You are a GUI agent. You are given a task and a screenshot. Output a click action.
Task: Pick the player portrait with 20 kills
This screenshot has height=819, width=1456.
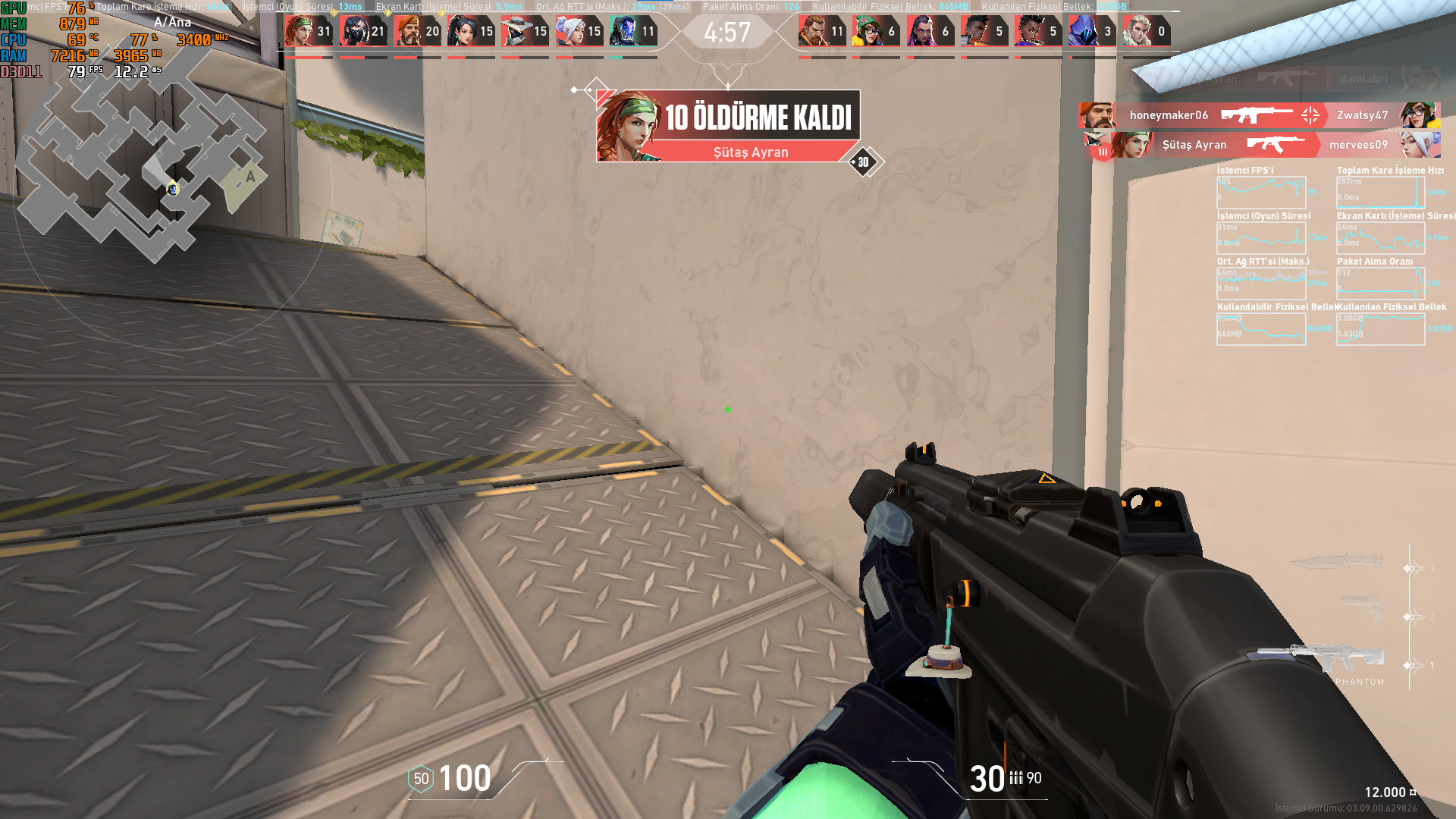(416, 32)
